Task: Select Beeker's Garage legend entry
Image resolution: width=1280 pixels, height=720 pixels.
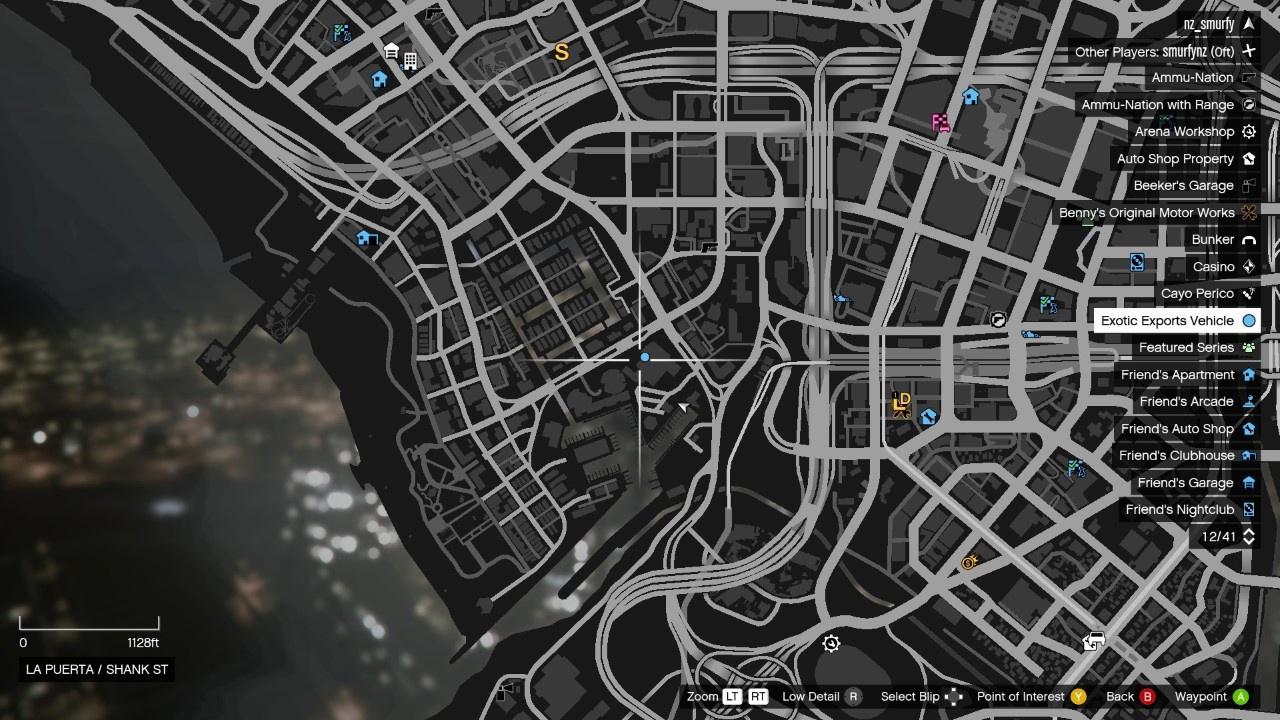Action: pyautogui.click(x=1183, y=186)
